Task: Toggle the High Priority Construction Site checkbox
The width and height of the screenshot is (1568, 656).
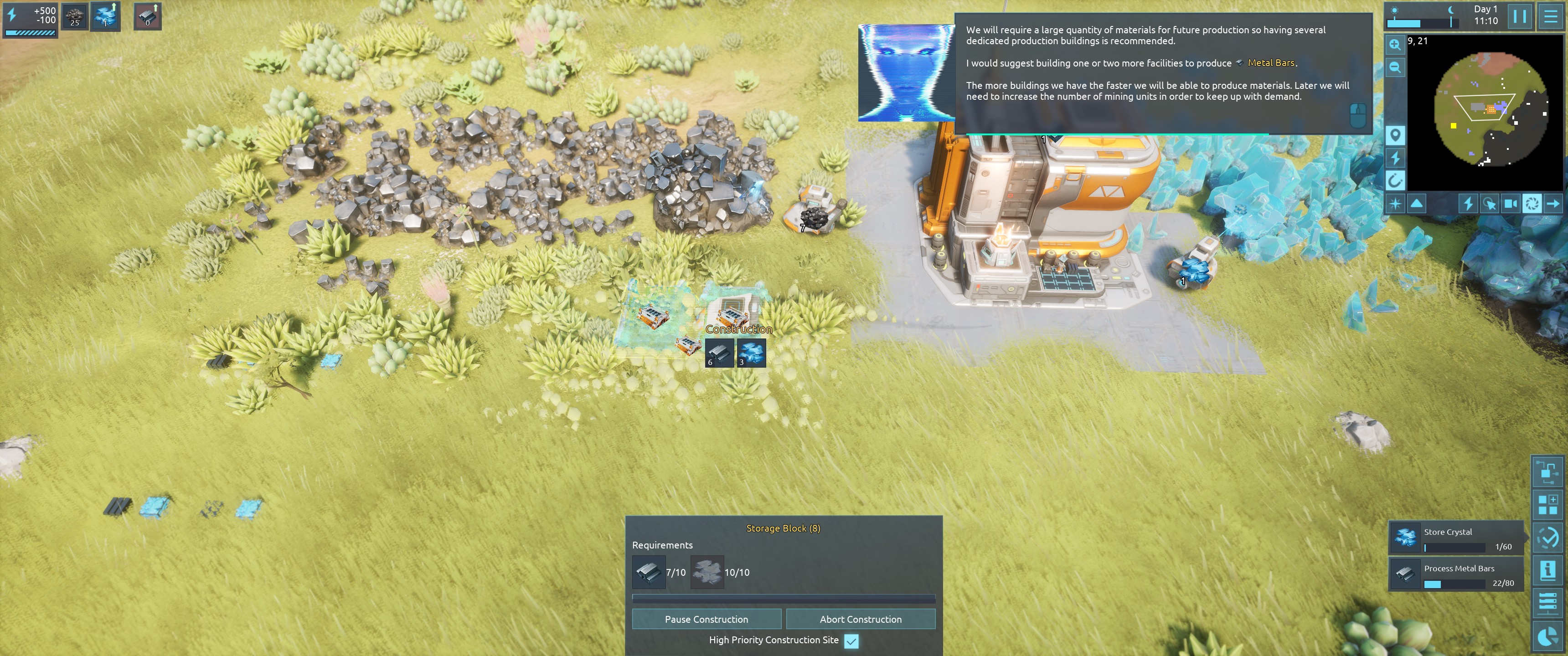Action: click(x=851, y=641)
